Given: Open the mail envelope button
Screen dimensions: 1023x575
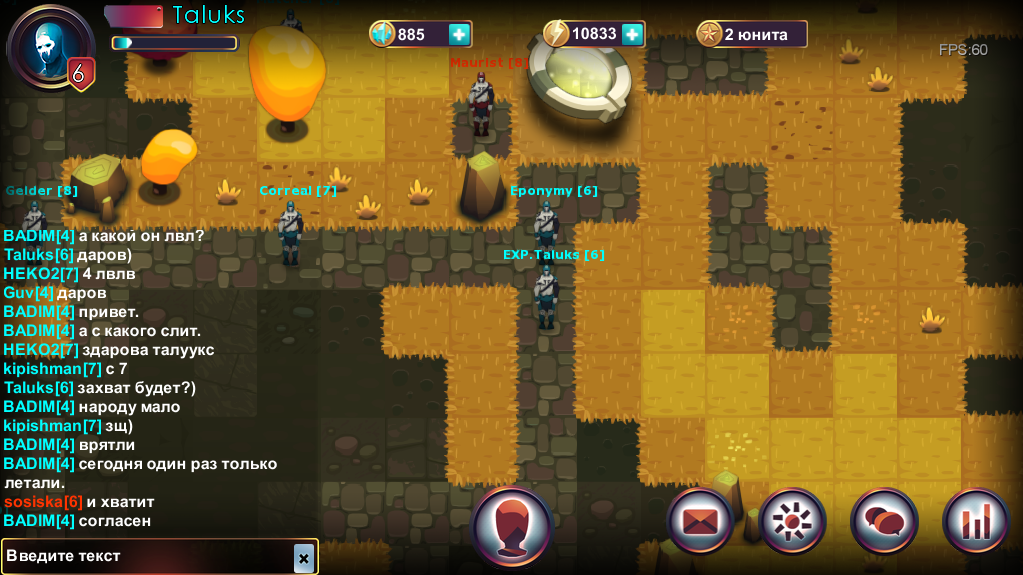Looking at the screenshot, I should (x=700, y=522).
